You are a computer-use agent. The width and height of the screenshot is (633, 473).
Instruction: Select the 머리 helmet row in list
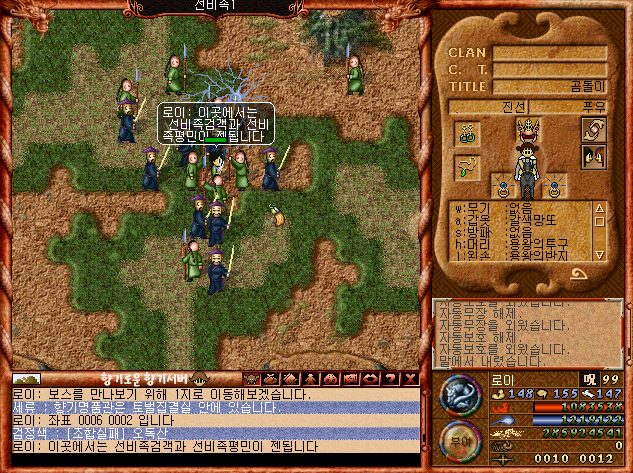[x=520, y=243]
